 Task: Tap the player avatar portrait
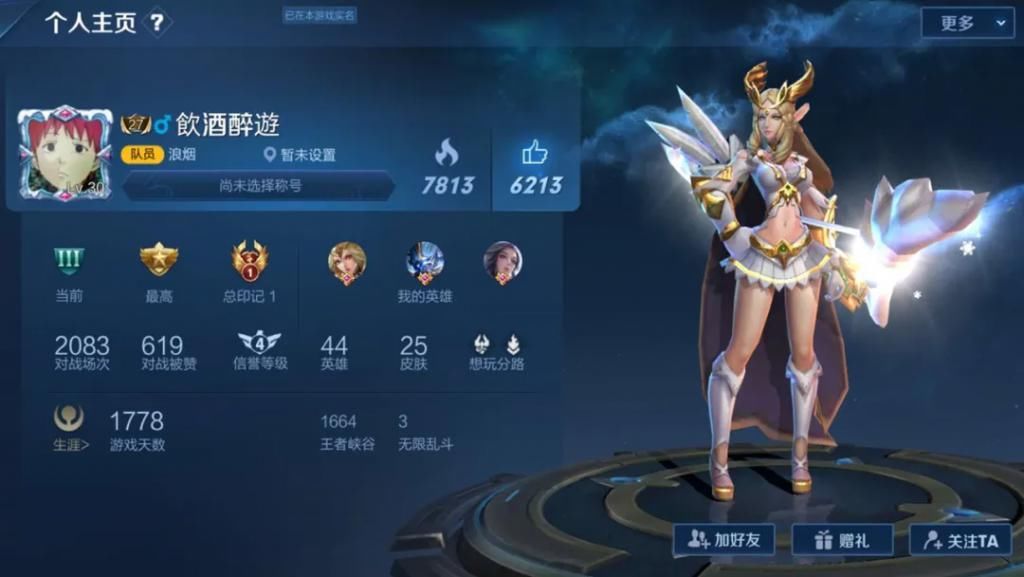(x=65, y=153)
